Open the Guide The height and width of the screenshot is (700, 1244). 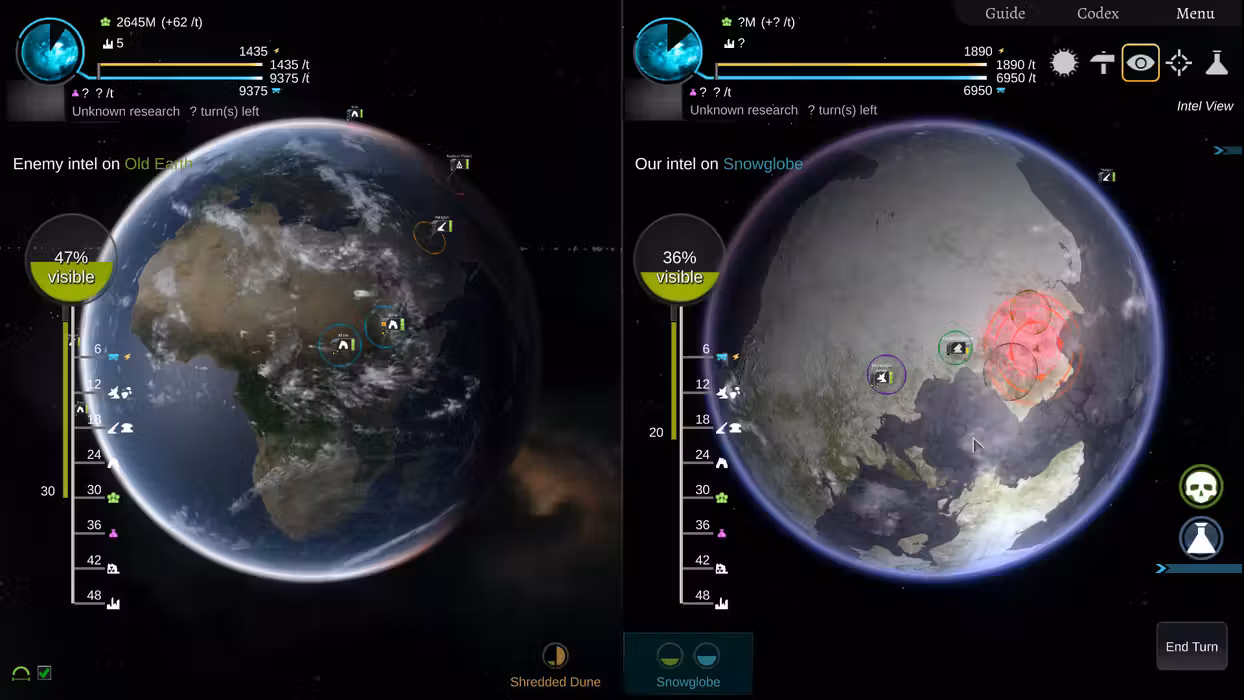1005,13
